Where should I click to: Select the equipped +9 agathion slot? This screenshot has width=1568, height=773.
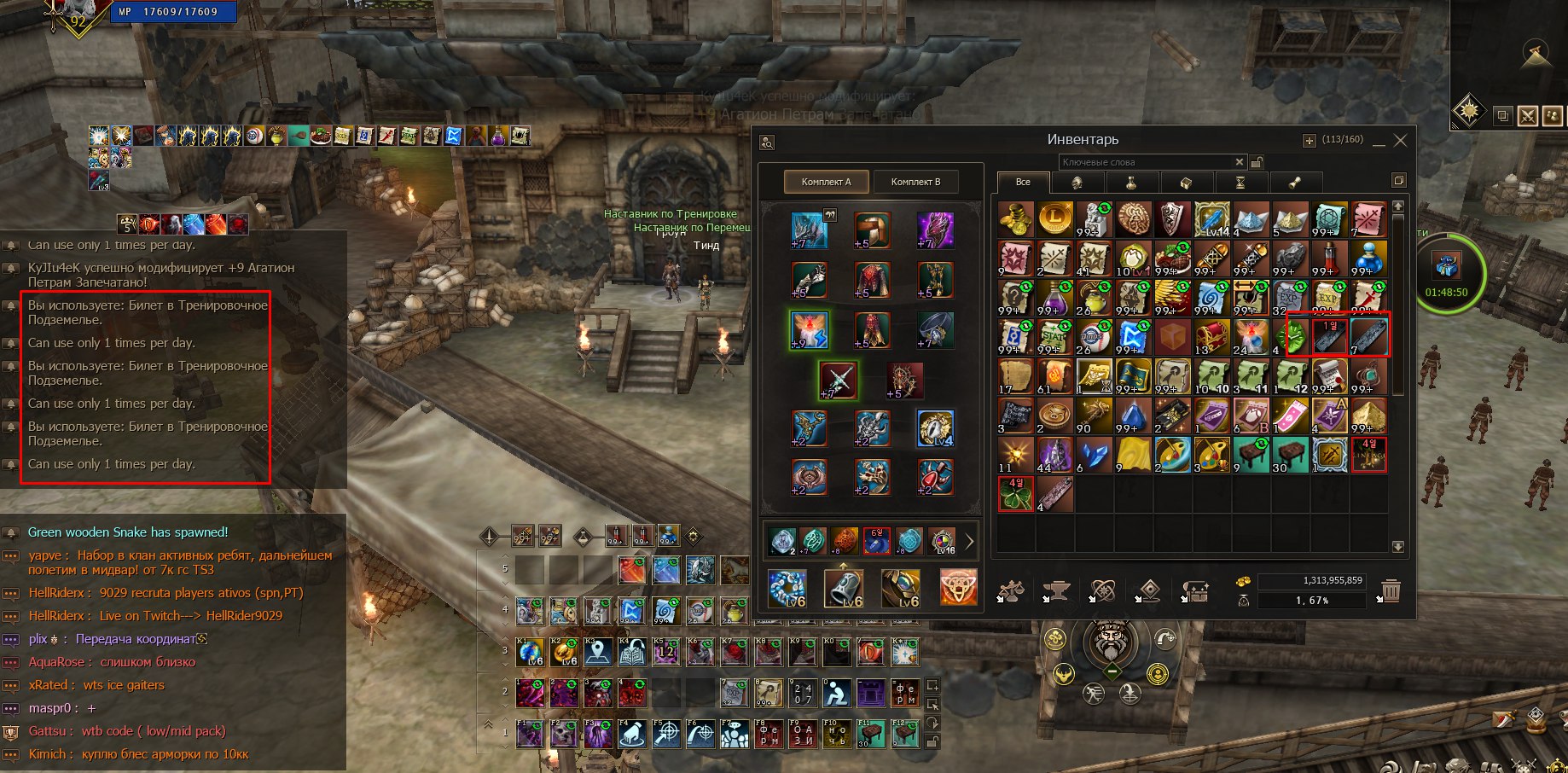pyautogui.click(x=809, y=331)
